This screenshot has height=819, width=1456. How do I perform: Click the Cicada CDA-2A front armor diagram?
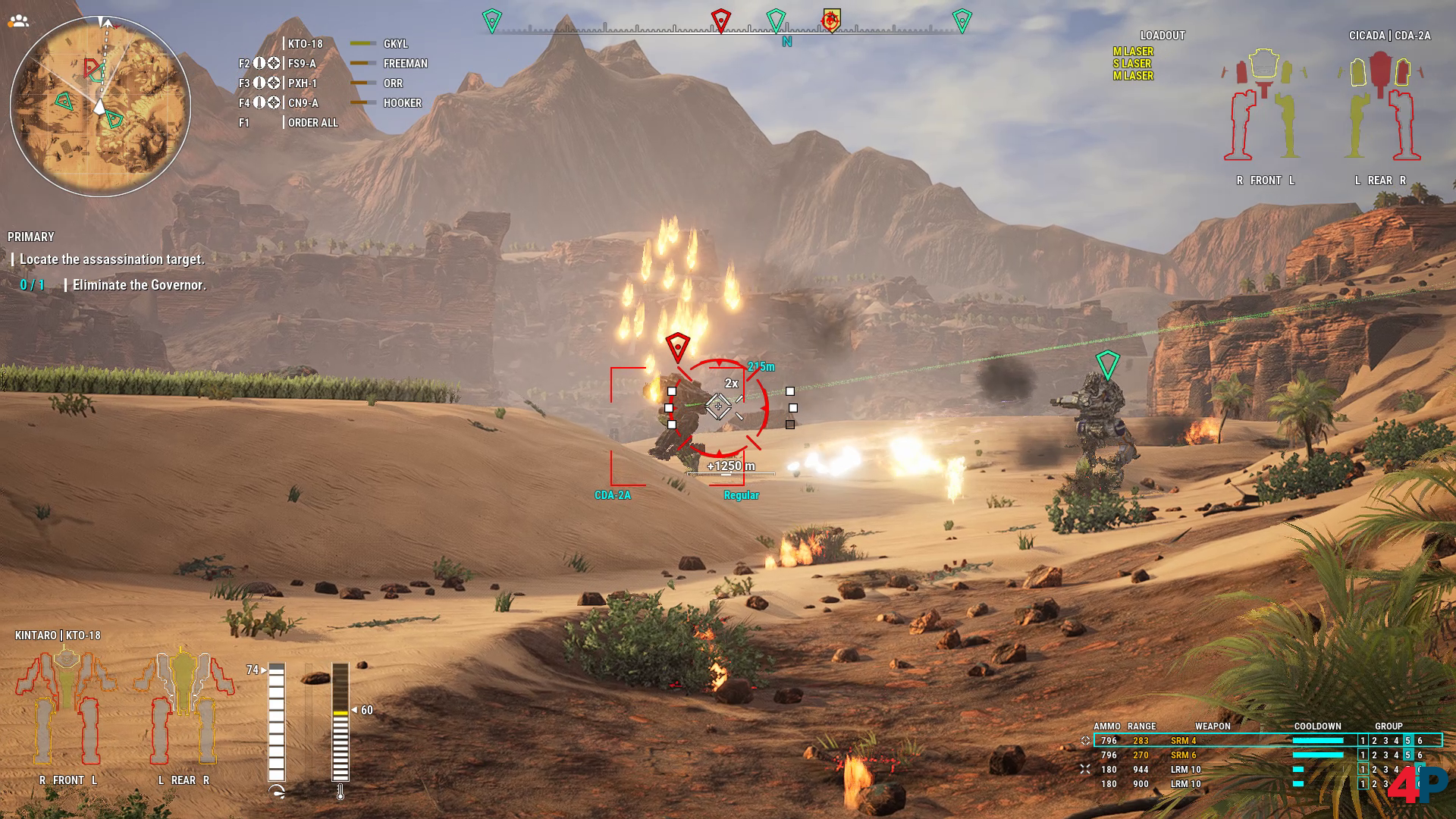[x=1265, y=106]
